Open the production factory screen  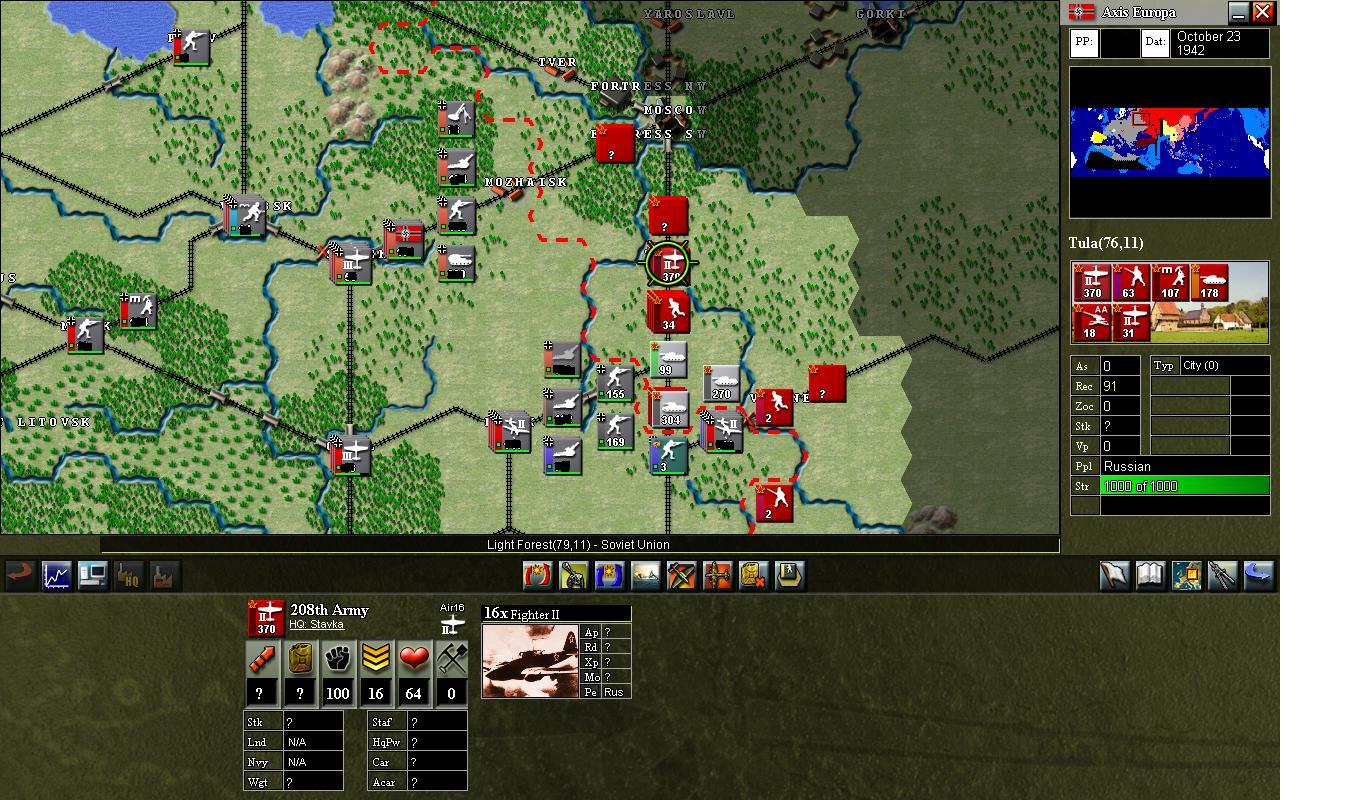click(x=164, y=575)
